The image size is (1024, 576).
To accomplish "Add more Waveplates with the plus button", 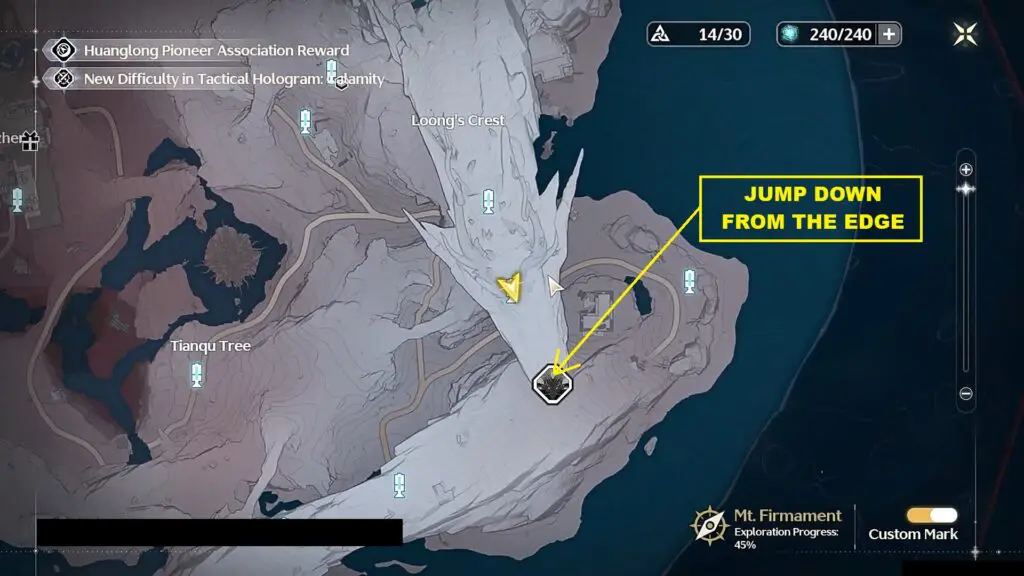I will [x=888, y=34].
